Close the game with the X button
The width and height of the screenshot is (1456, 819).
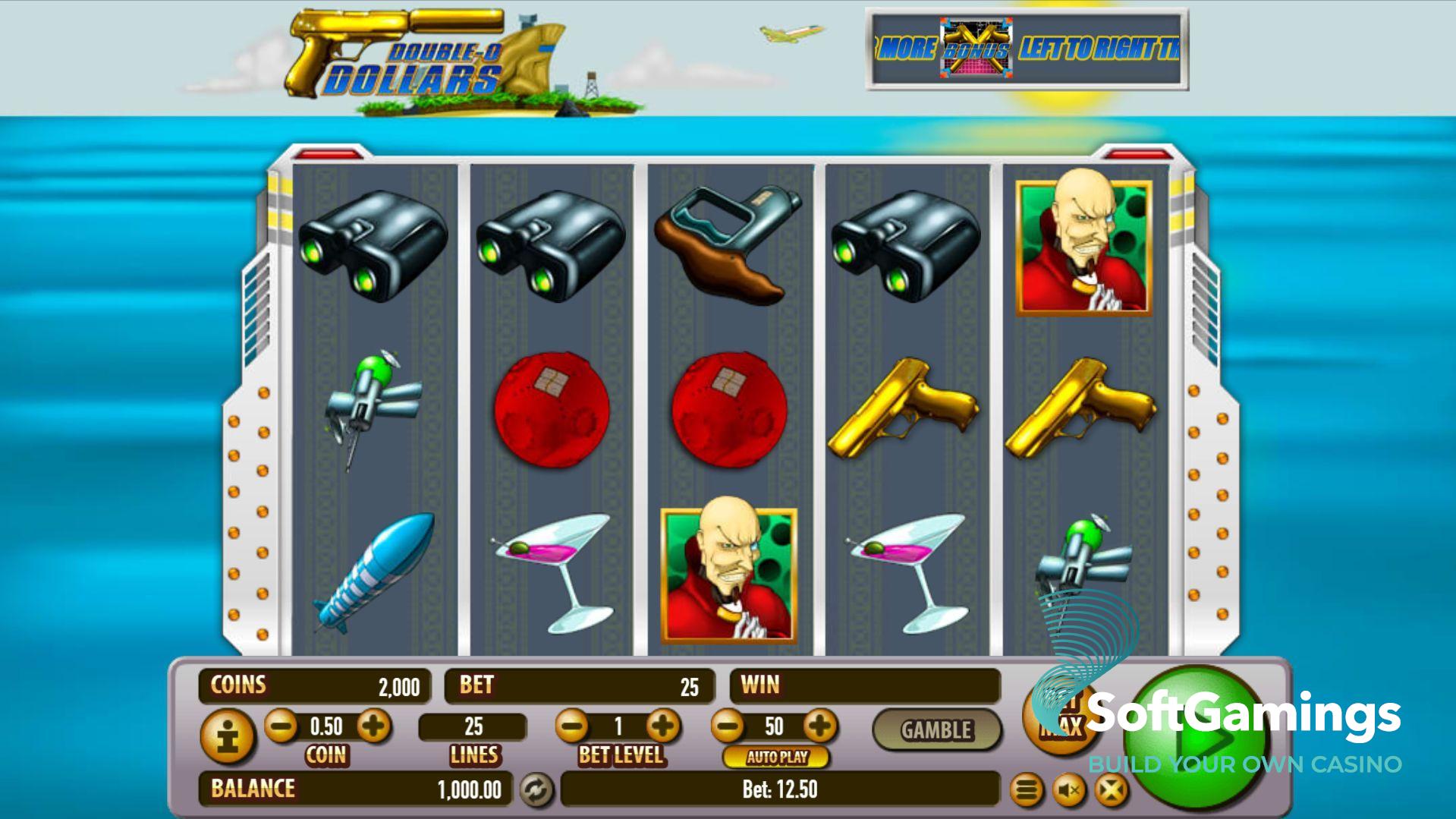coord(1111,792)
